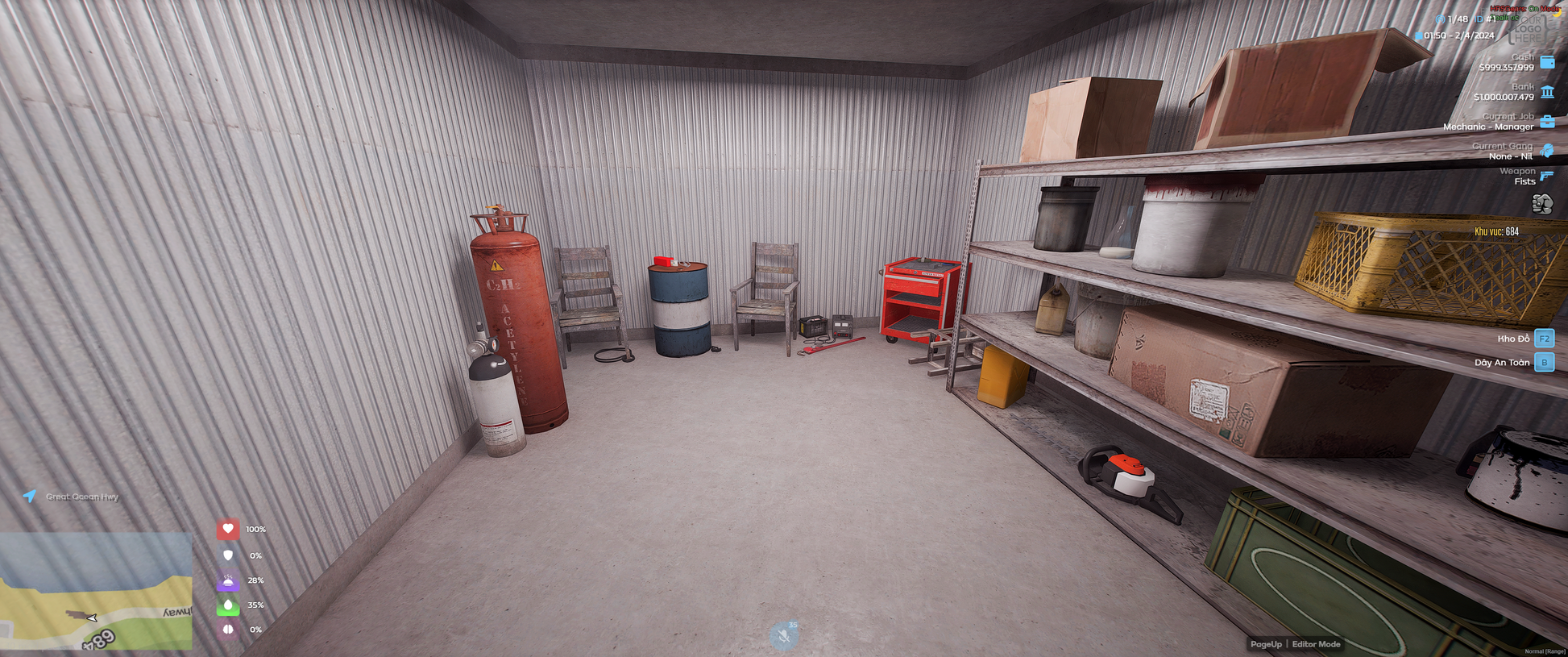Viewport: 1568px width, 657px height.
Task: Select the Current Job briefcase icon
Action: [x=1547, y=122]
